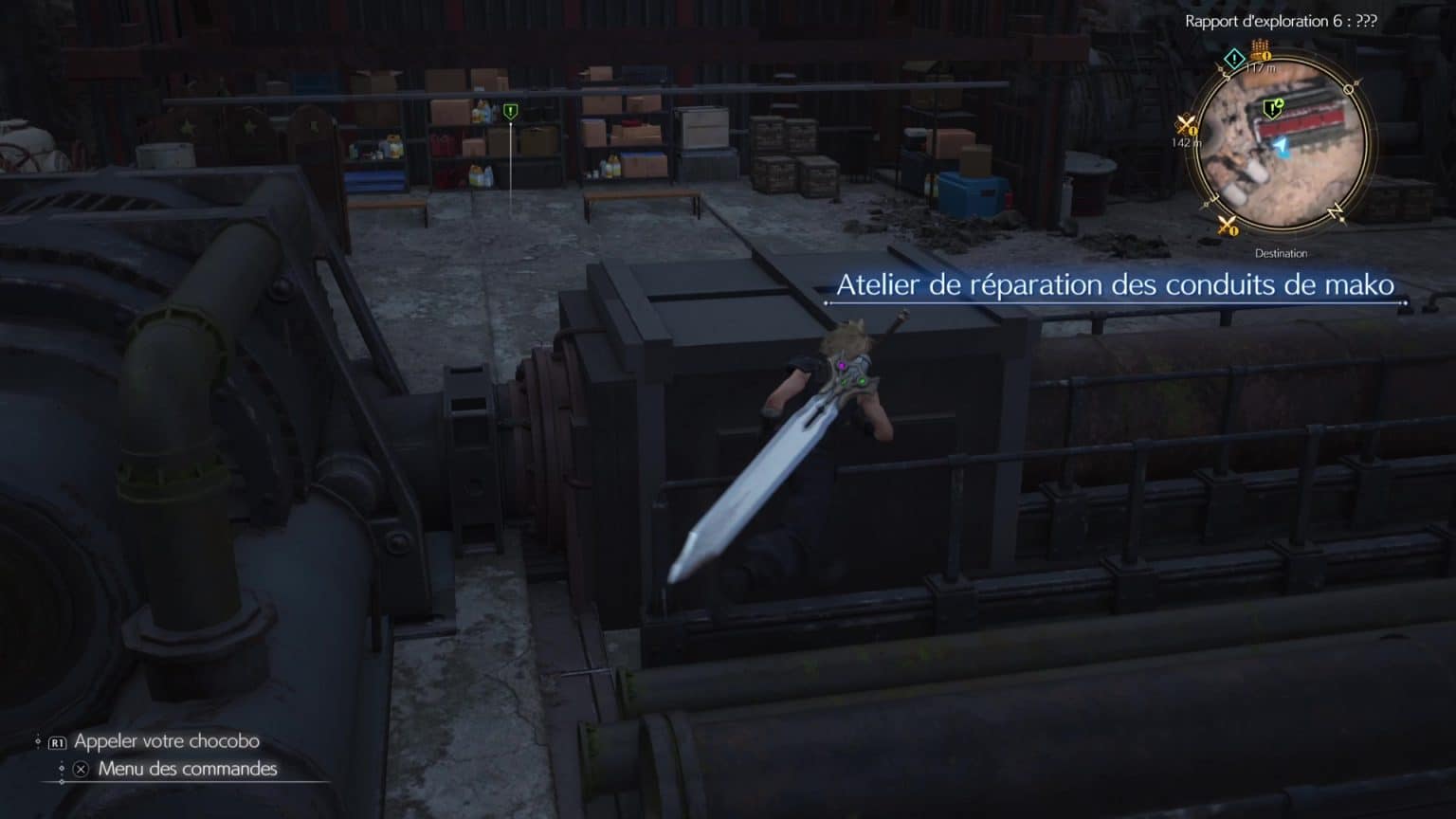Screen dimensions: 1456x819
Task: Select the cyan exploration report marker on minimap
Action: (1233, 59)
